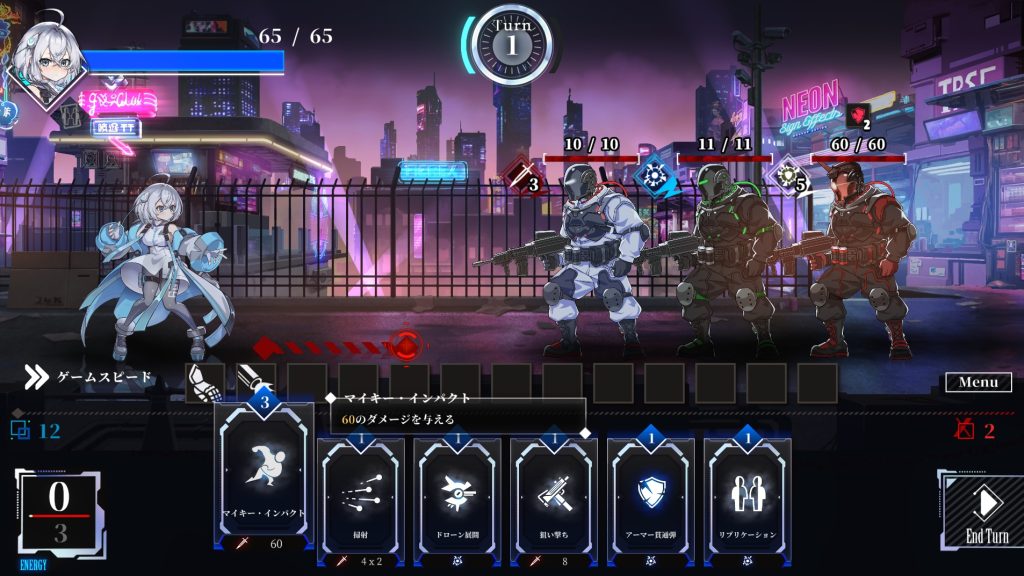Choose the アーマー貫通弾 shield card
Viewport: 1024px width, 576px height.
650,495
